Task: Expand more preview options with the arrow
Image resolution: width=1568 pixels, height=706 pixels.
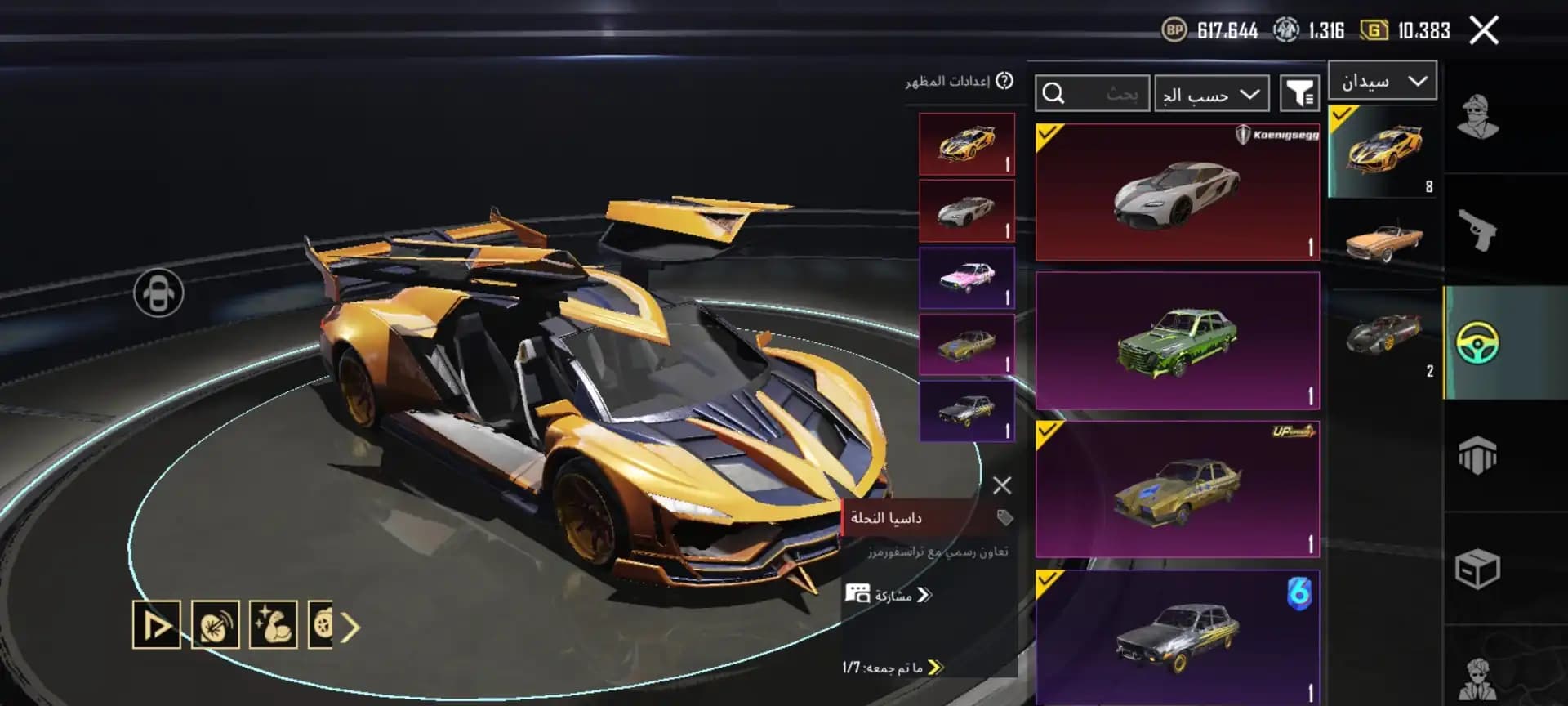Action: pos(351,627)
